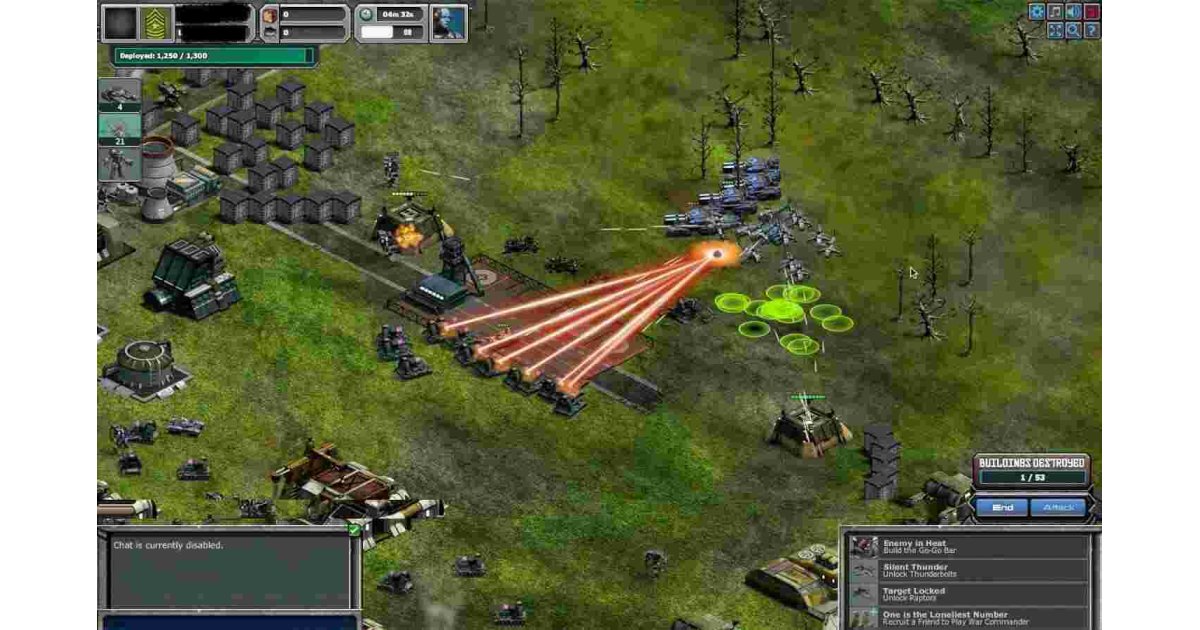Toggle the music note button
The image size is (1200, 630).
(1055, 12)
